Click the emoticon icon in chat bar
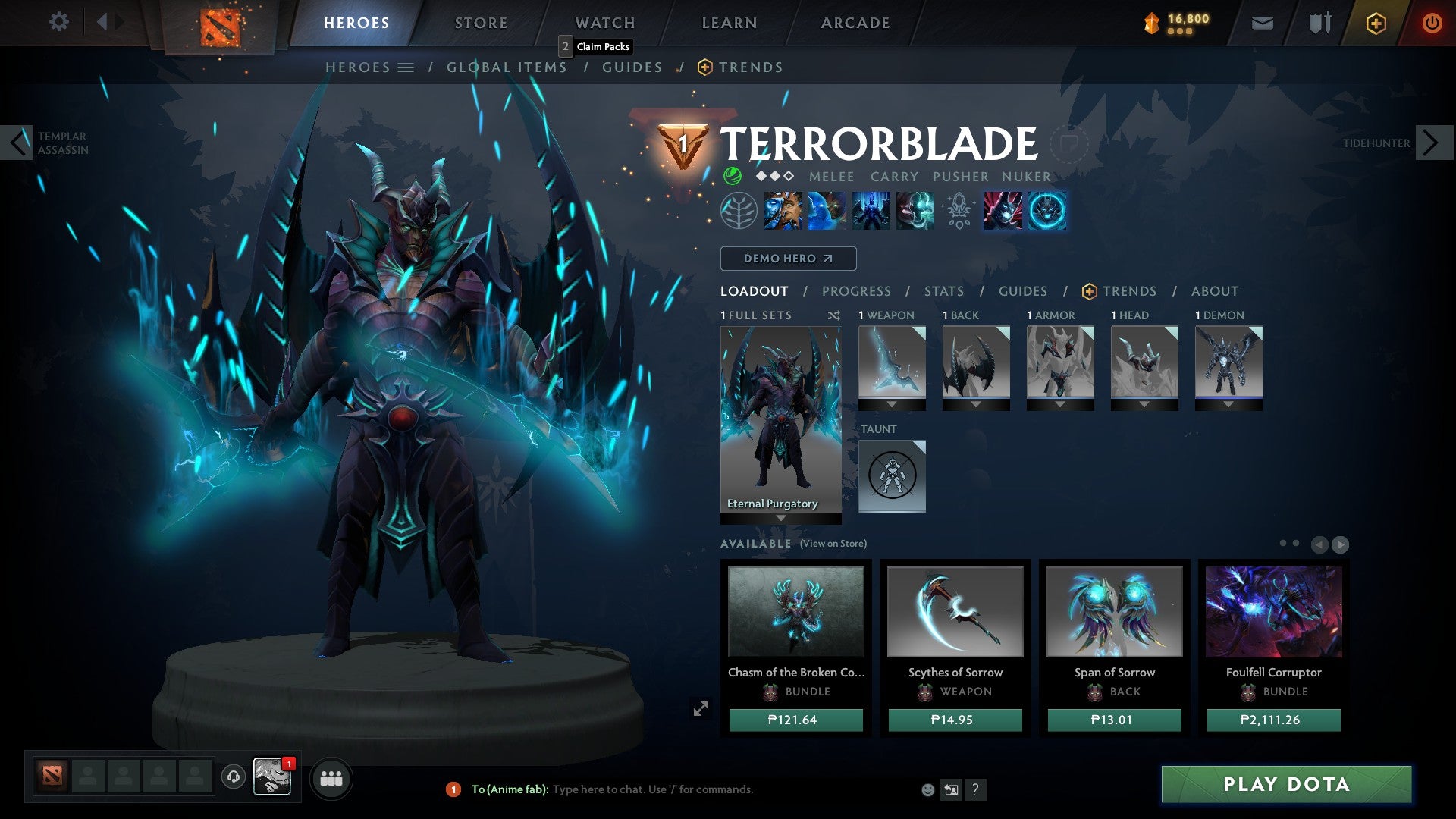 (x=927, y=789)
